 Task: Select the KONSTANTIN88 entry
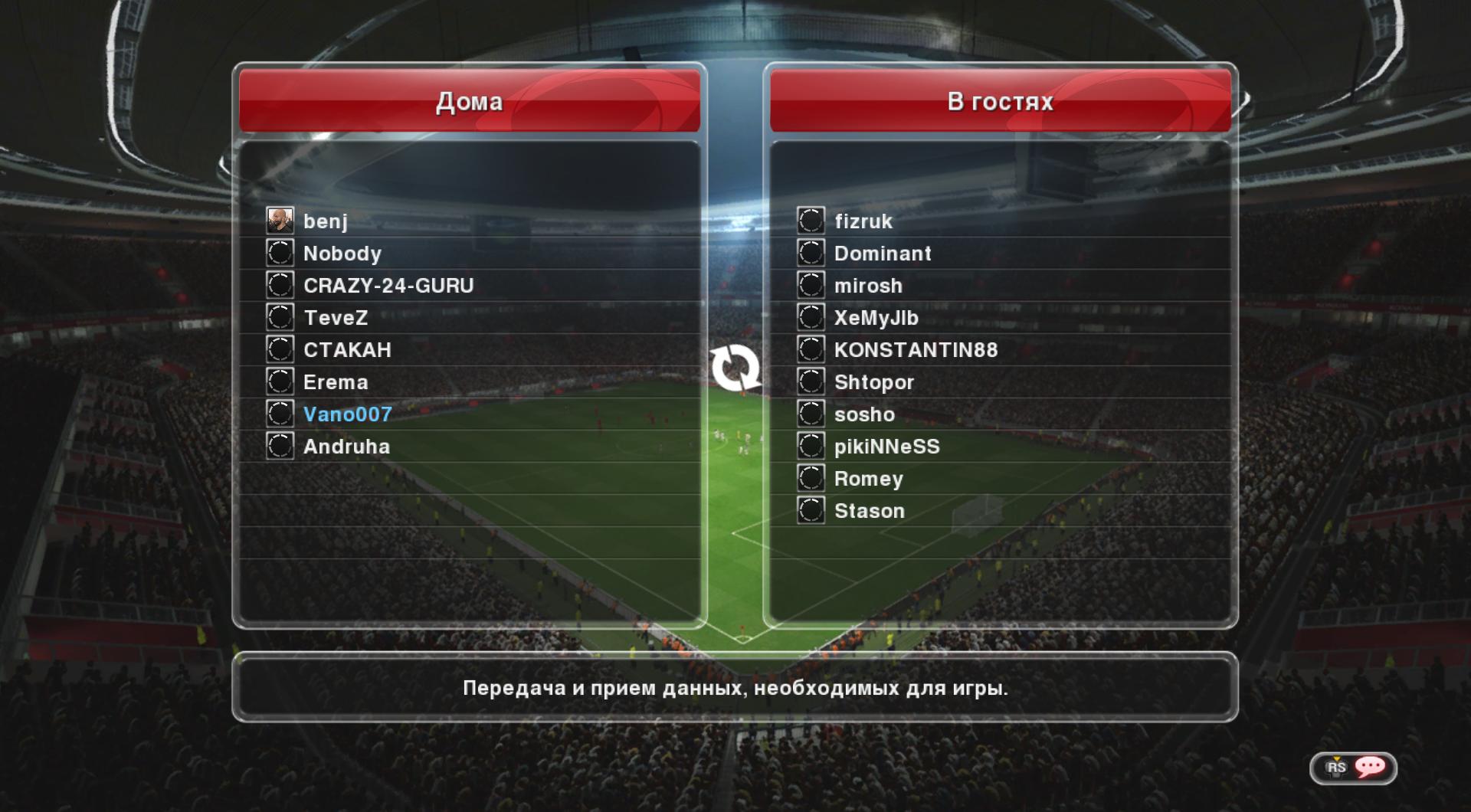[916, 350]
